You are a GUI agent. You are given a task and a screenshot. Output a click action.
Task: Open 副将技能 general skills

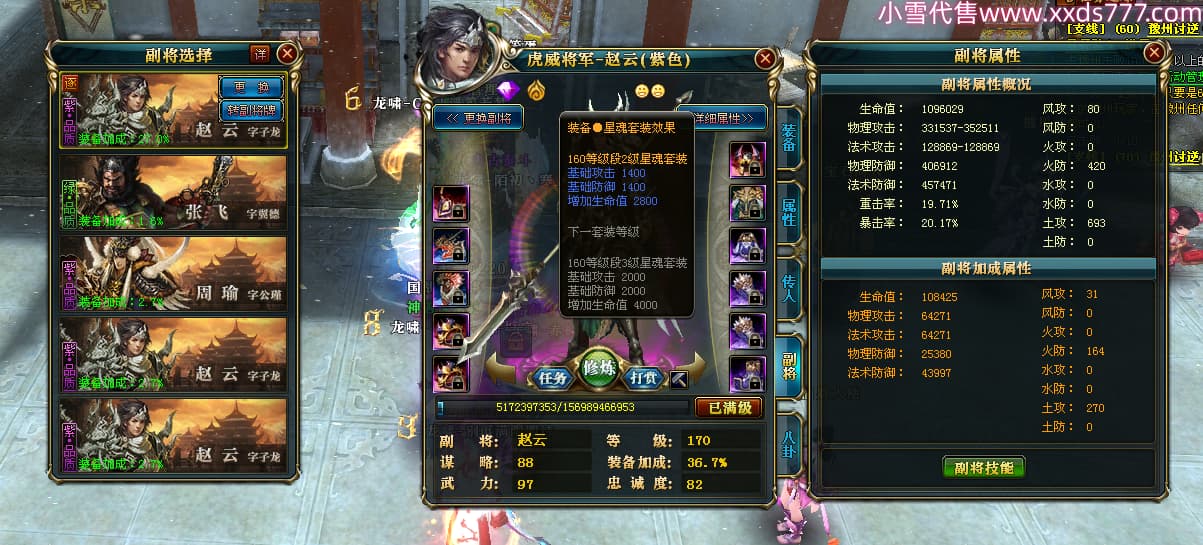pos(983,468)
